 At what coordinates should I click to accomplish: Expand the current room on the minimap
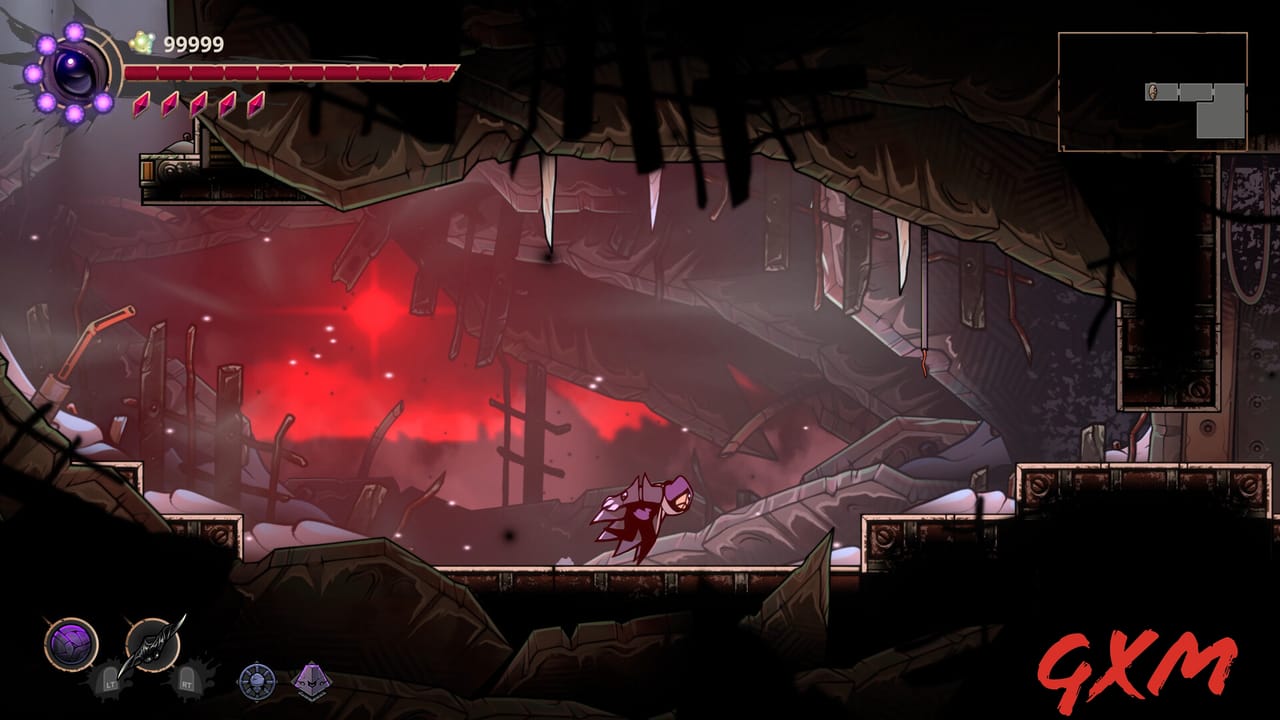pos(1162,92)
